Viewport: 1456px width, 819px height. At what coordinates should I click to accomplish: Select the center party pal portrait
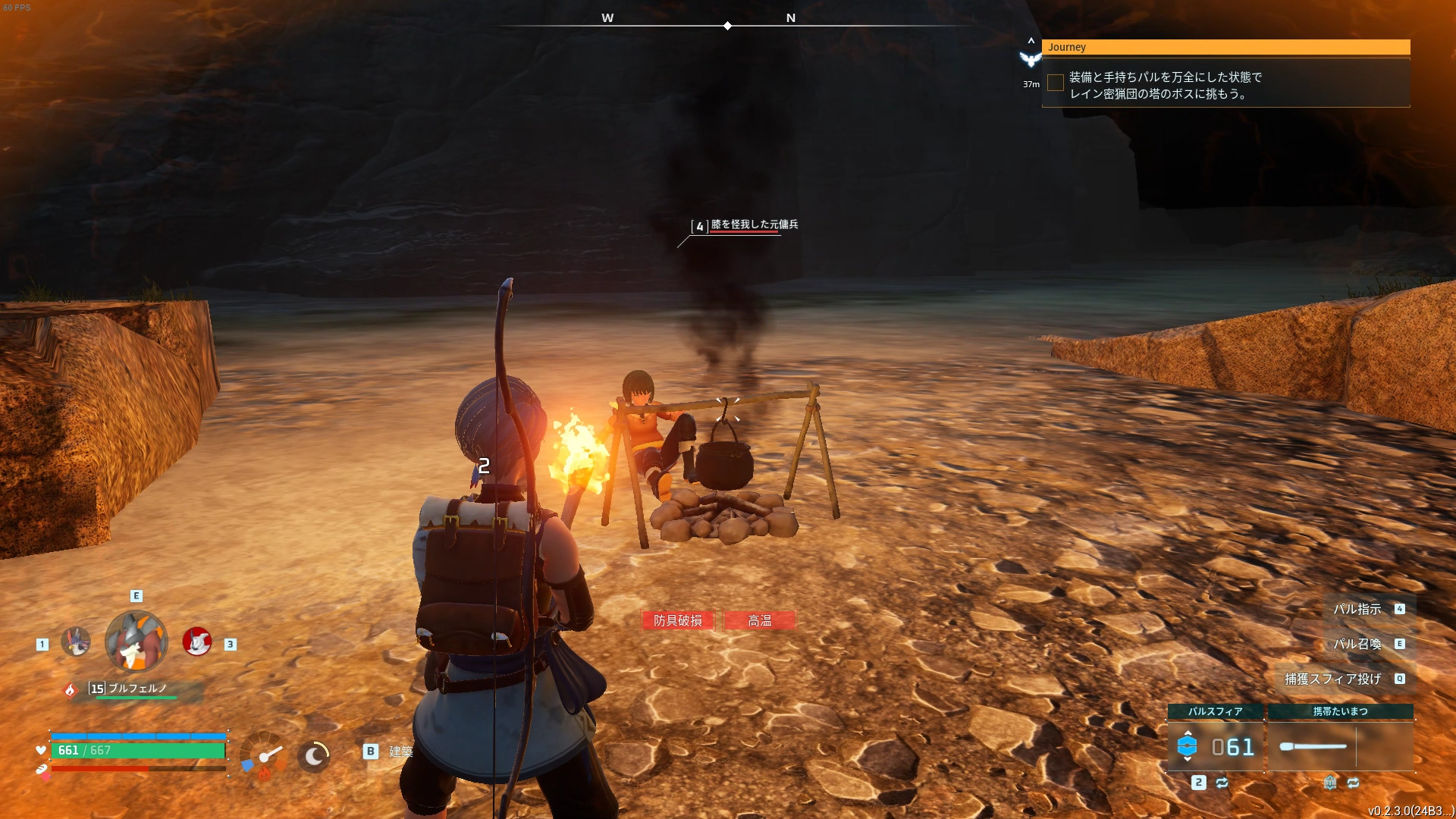[x=136, y=642]
